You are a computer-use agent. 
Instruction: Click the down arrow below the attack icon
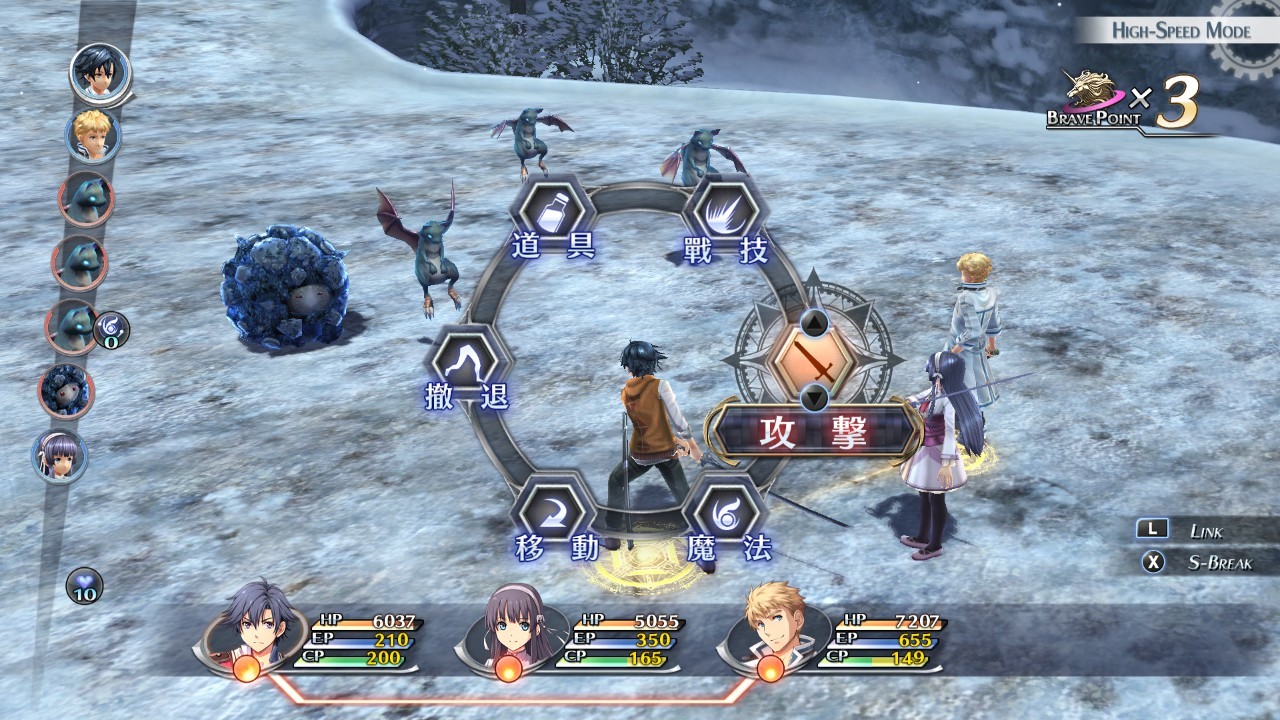pyautogui.click(x=815, y=398)
